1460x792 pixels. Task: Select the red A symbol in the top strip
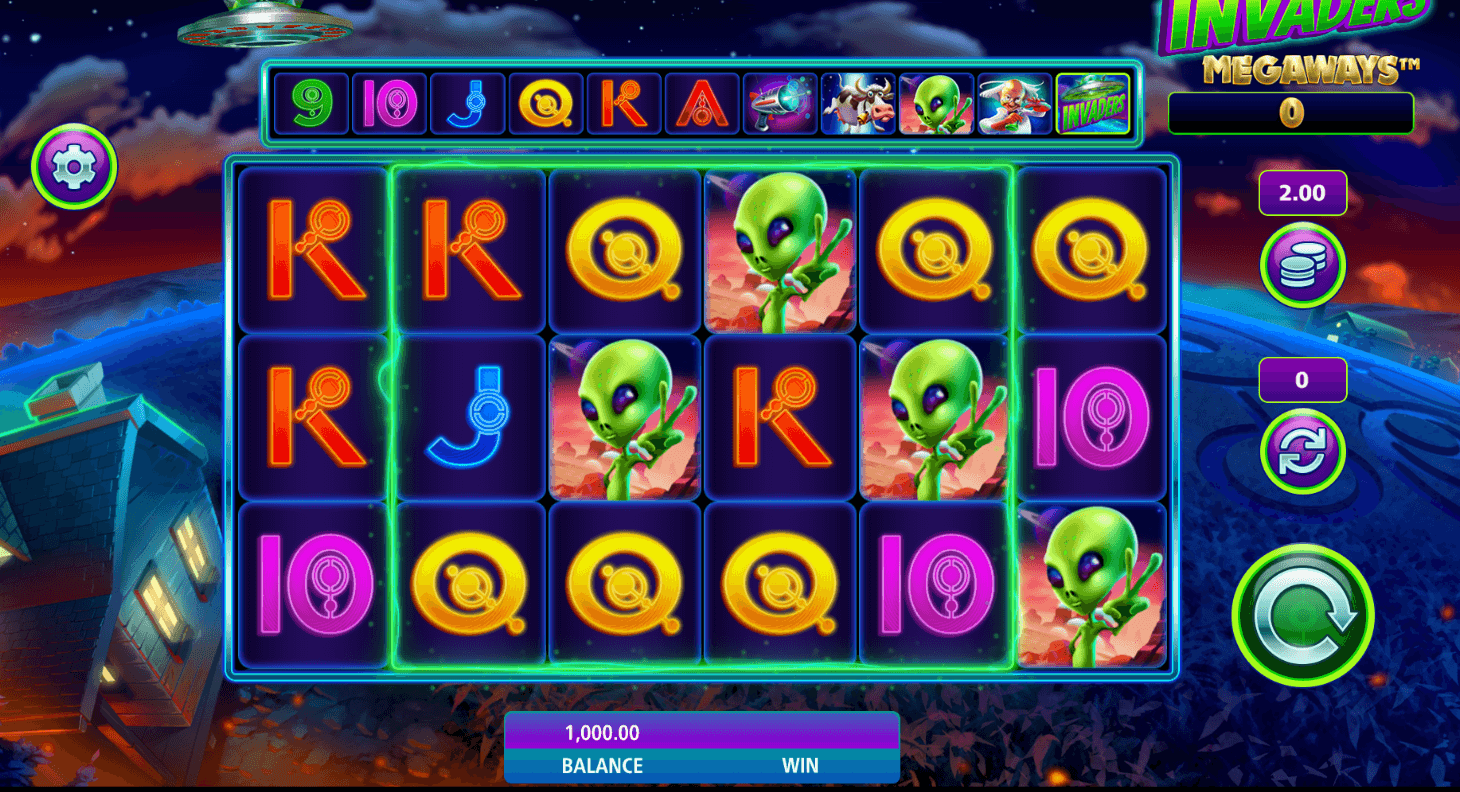[x=702, y=104]
